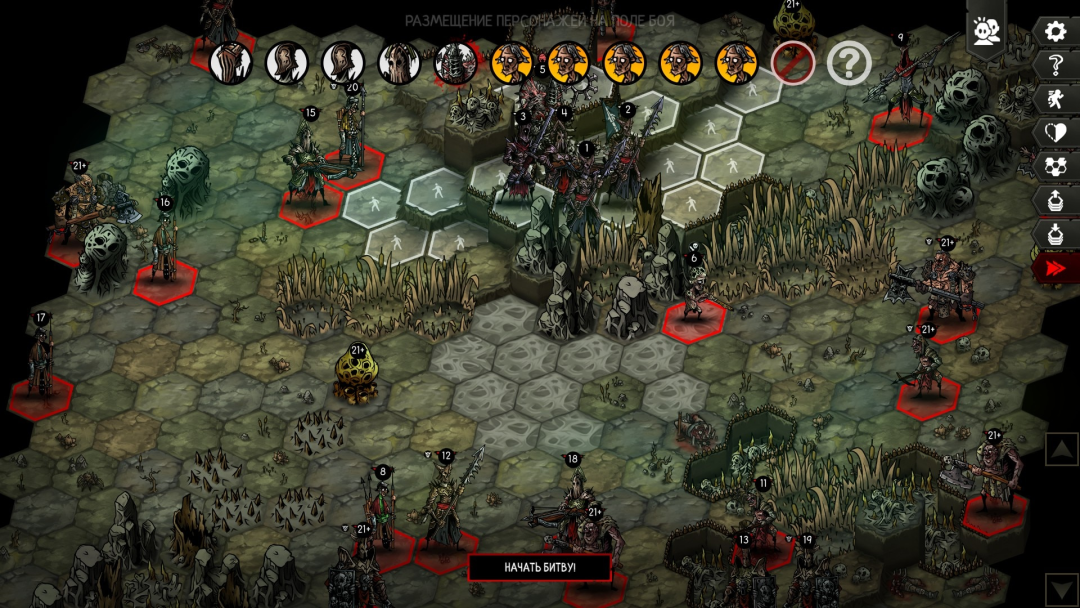This screenshot has height=608, width=1080.
Task: Click the large circled question mark icon
Action: click(849, 63)
